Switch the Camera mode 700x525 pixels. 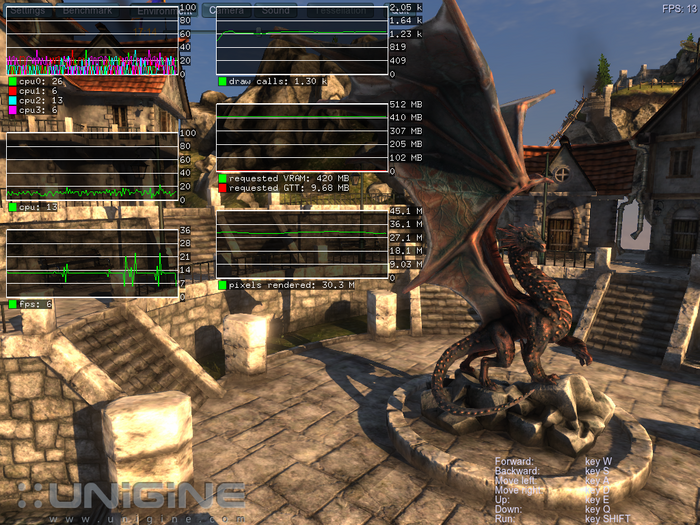[x=226, y=10]
